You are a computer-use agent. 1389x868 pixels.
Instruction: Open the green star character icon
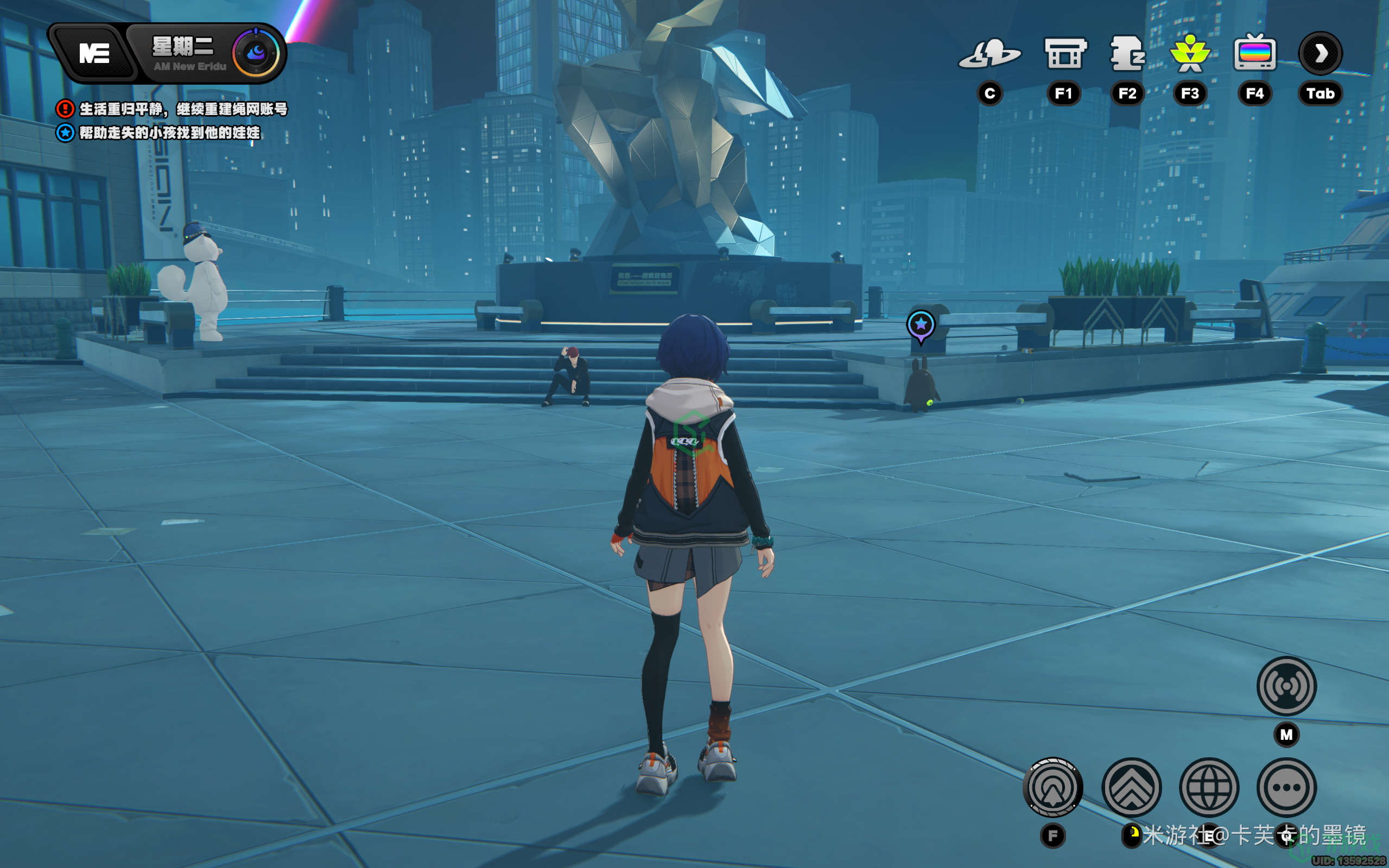(1190, 54)
